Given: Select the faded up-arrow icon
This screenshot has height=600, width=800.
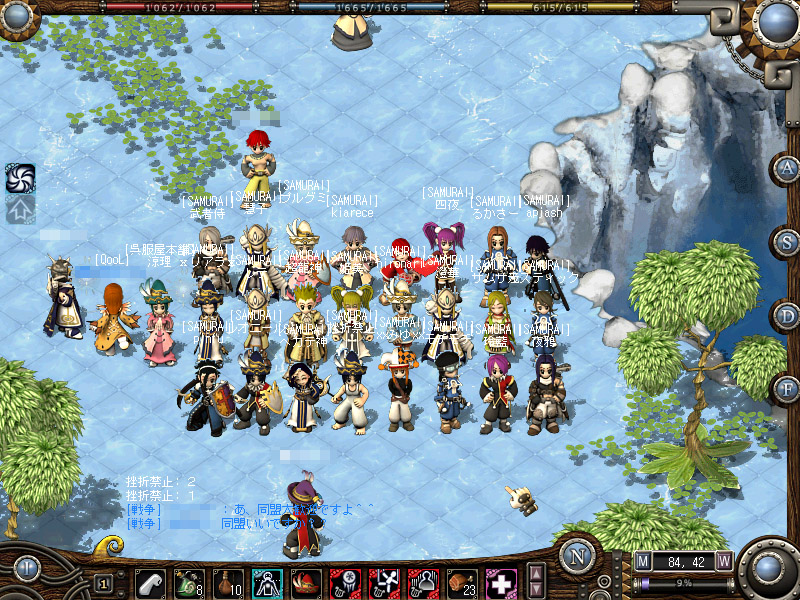Looking at the screenshot, I should (x=20, y=210).
